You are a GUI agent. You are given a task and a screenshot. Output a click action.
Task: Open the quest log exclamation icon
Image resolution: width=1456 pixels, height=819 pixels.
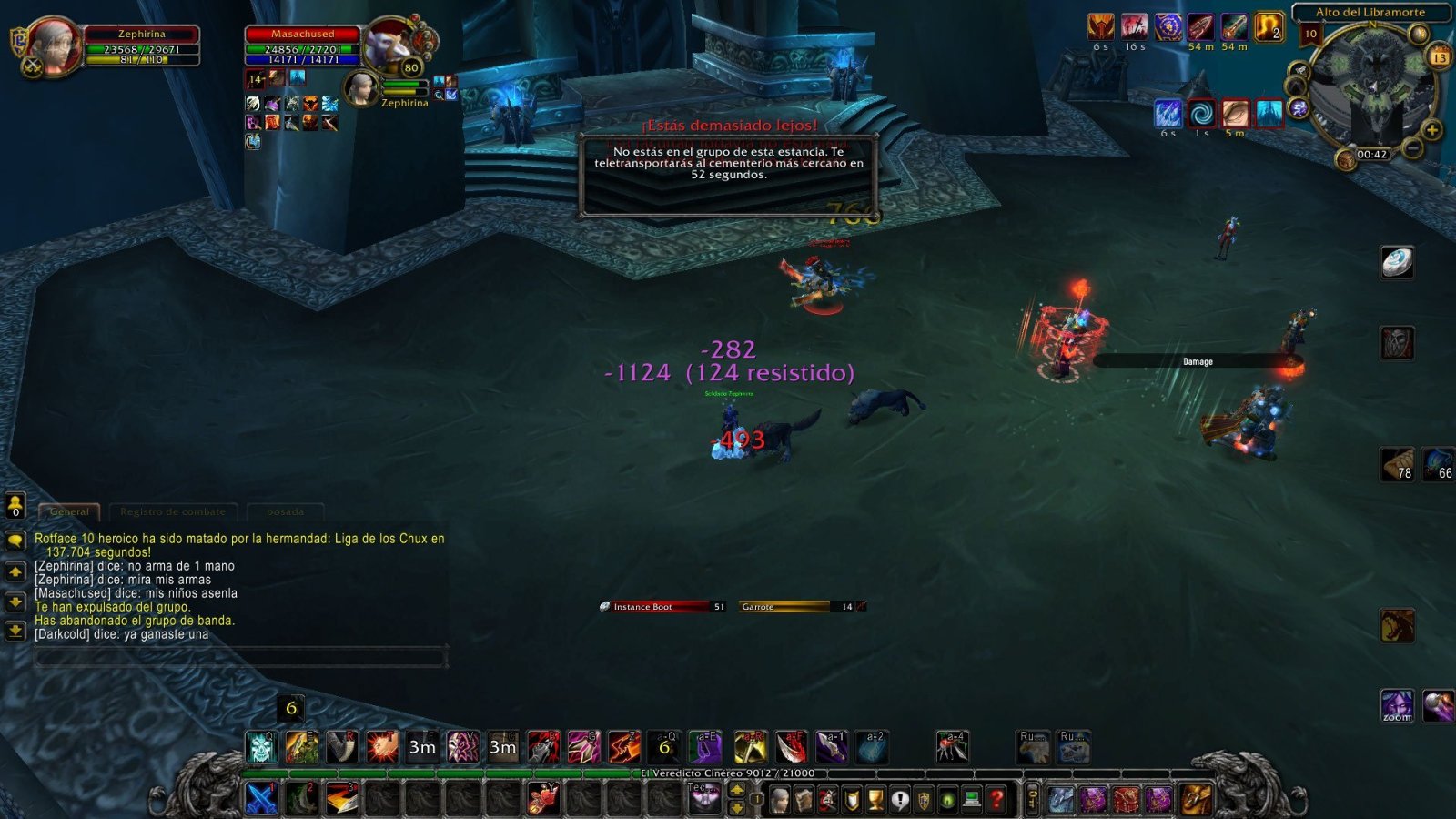900,799
